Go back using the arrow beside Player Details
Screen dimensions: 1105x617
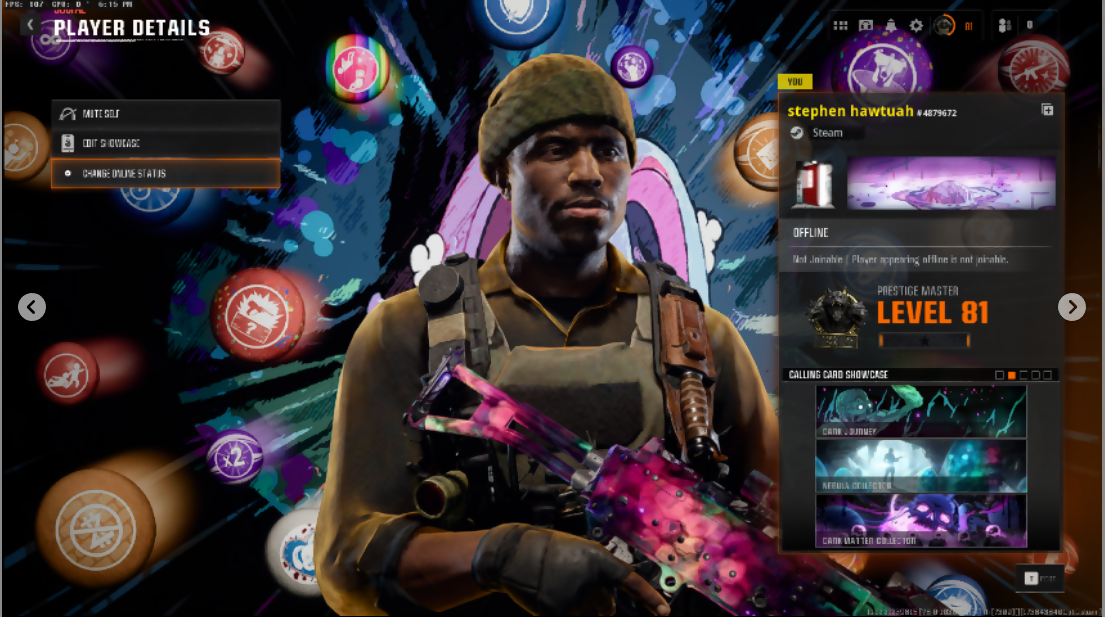(32, 26)
